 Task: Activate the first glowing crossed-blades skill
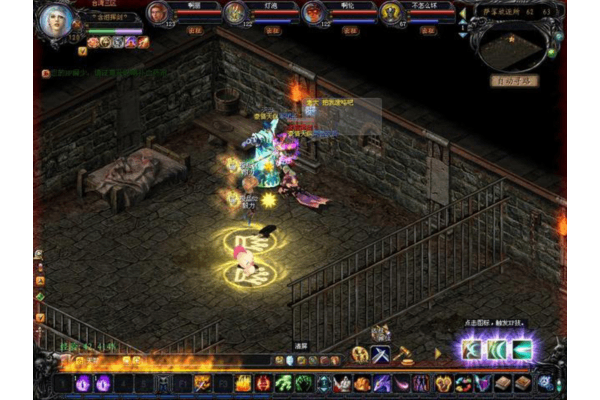point(471,349)
